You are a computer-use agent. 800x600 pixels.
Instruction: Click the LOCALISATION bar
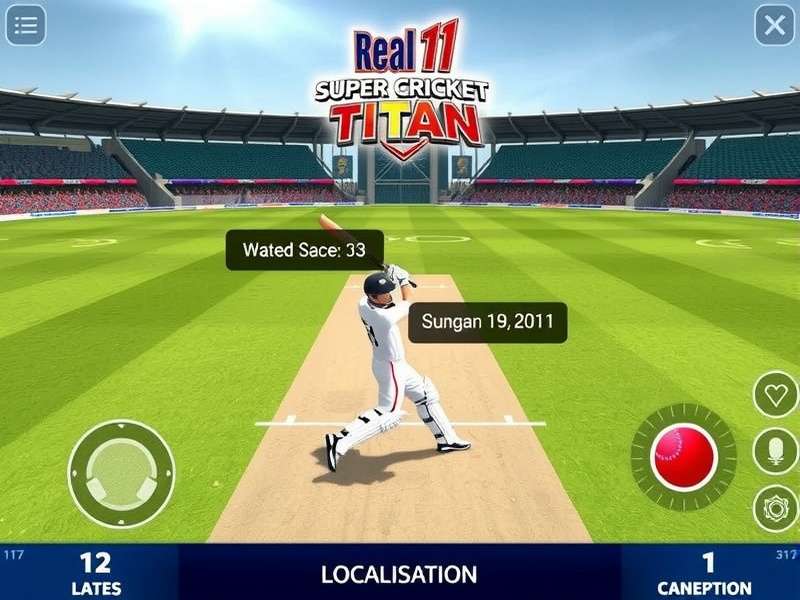tap(399, 574)
